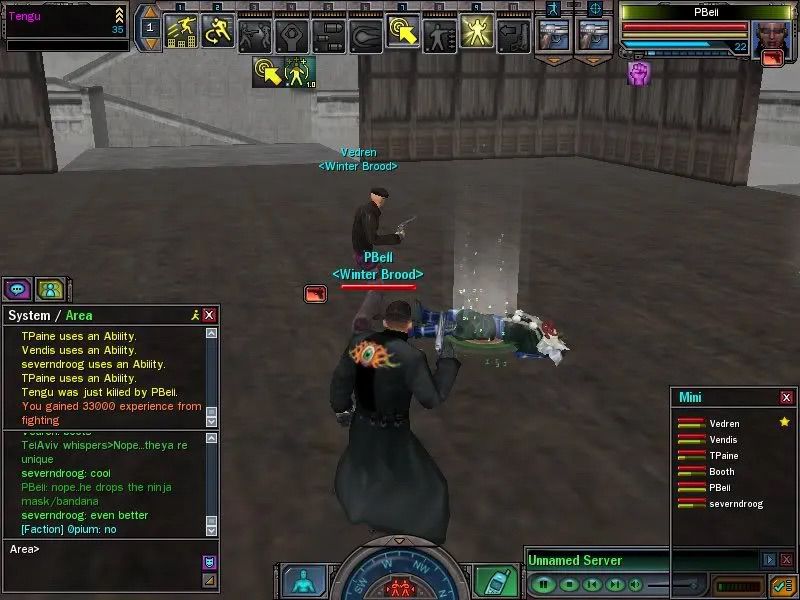Open the chat speech bubble button
This screenshot has height=600, width=800.
coord(17,289)
